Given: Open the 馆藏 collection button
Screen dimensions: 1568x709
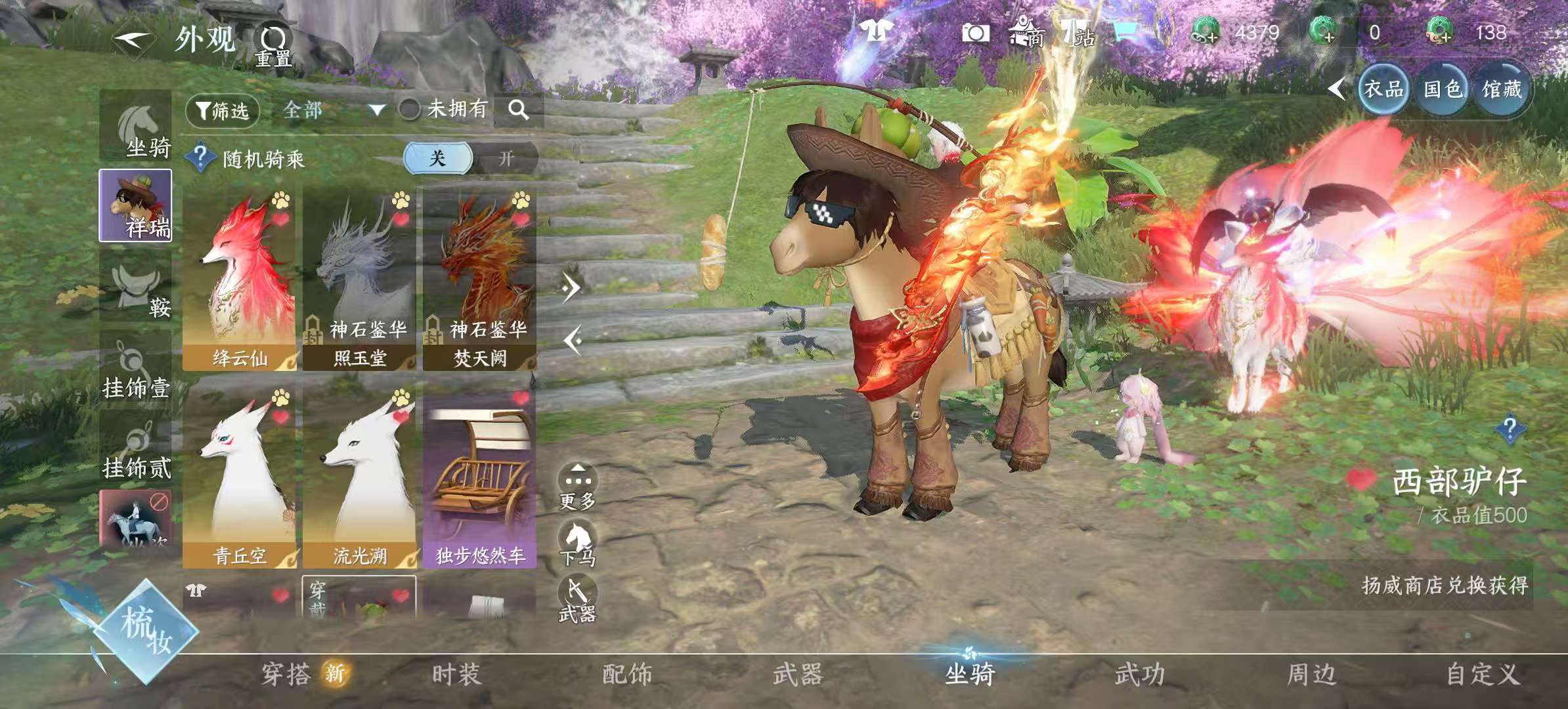Looking at the screenshot, I should point(1501,89).
